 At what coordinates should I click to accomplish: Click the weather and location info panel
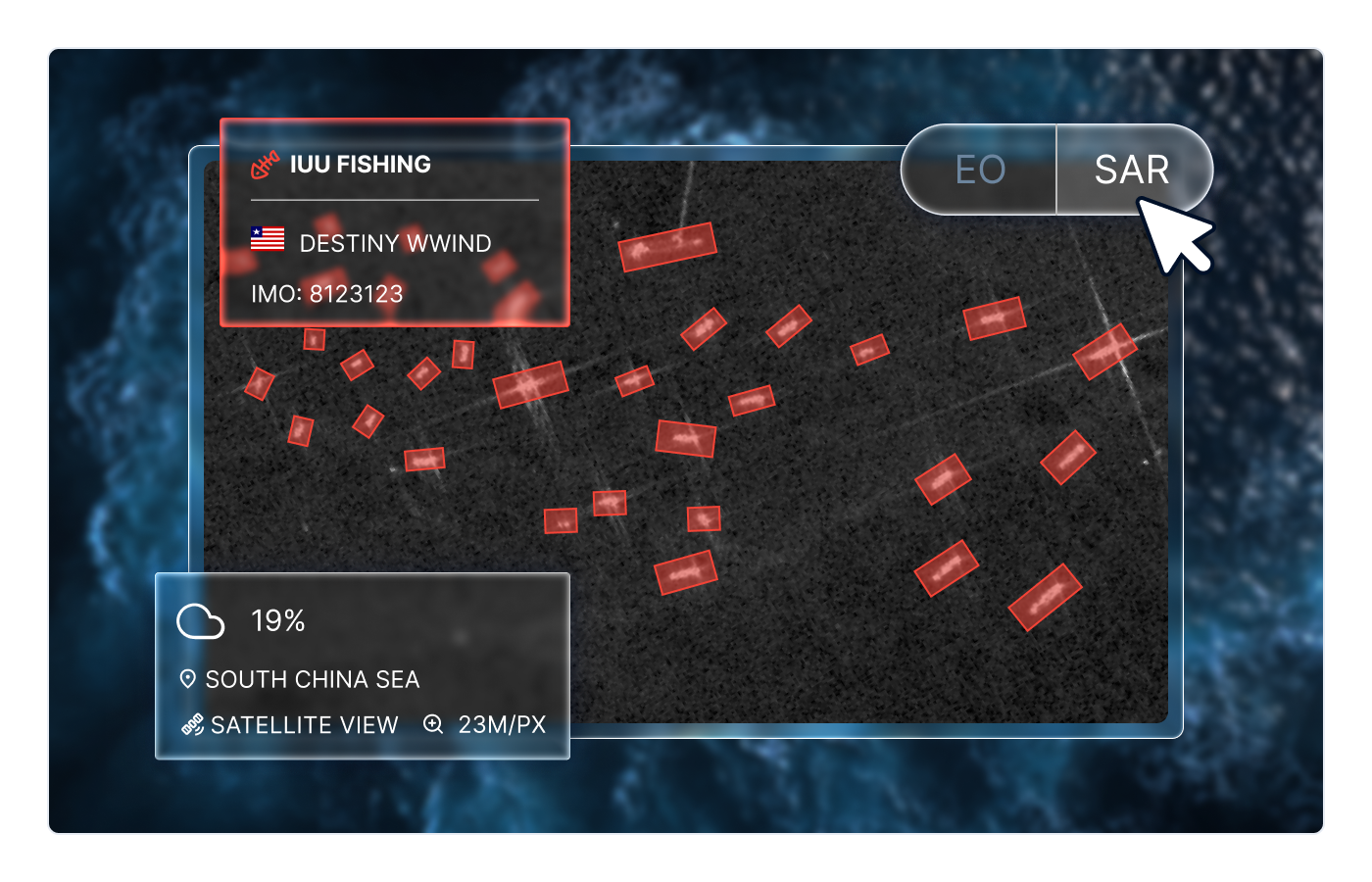point(362,669)
